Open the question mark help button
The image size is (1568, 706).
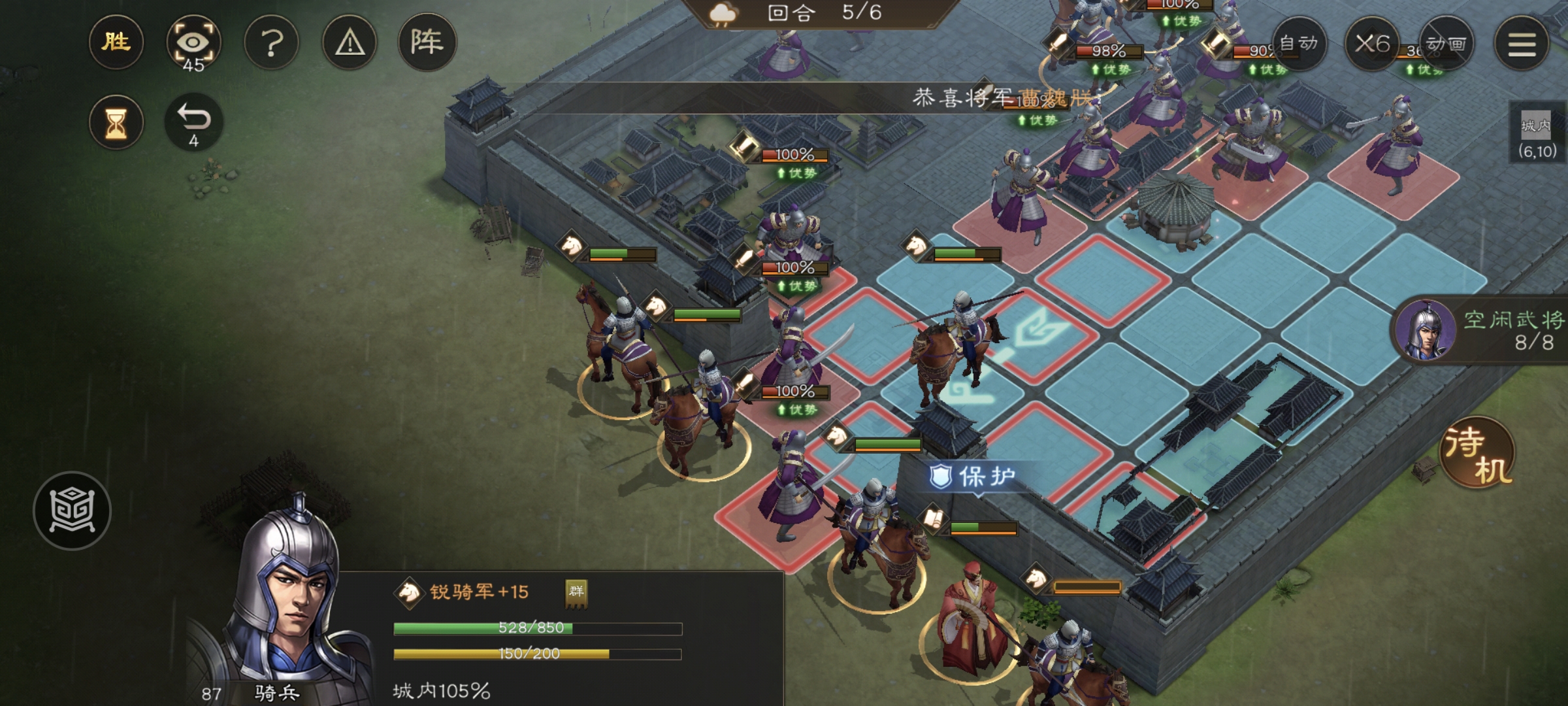[x=272, y=43]
